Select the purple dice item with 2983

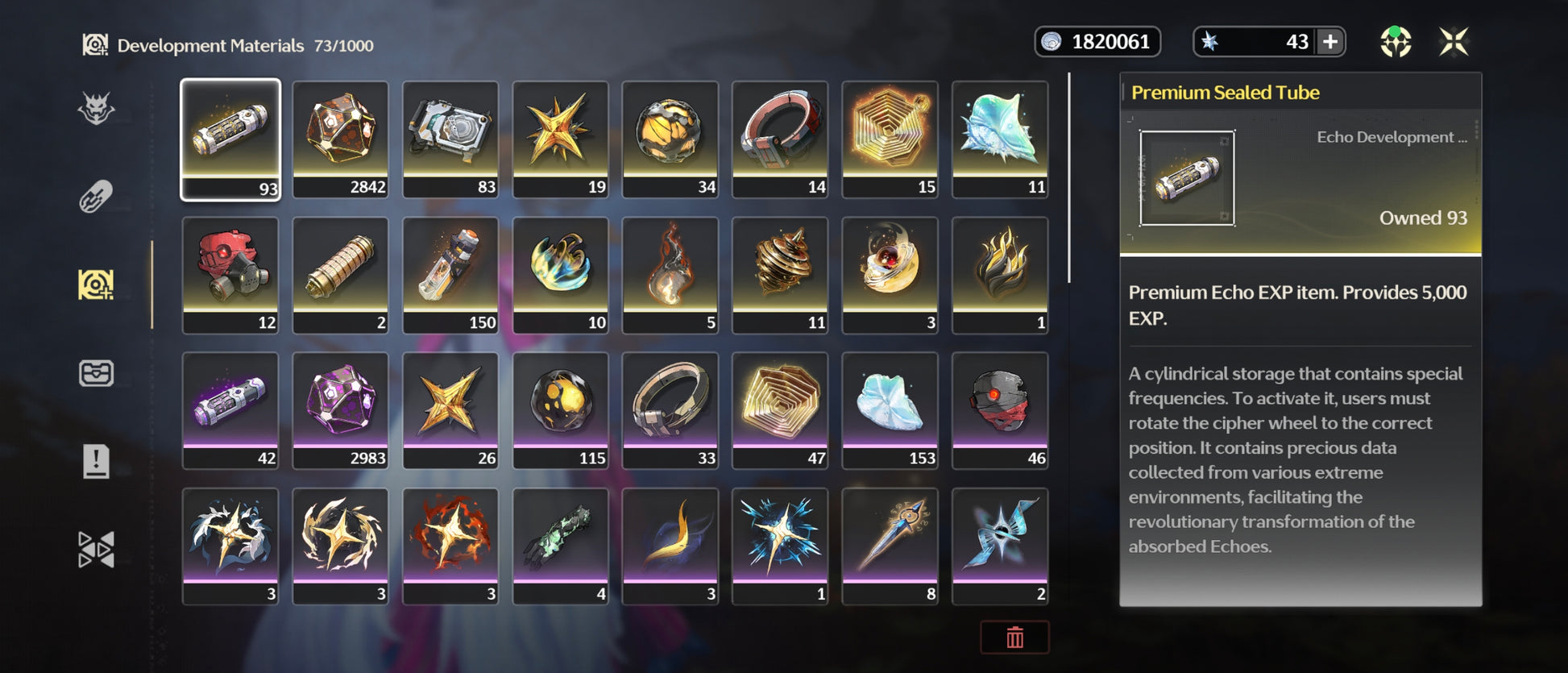click(x=340, y=410)
